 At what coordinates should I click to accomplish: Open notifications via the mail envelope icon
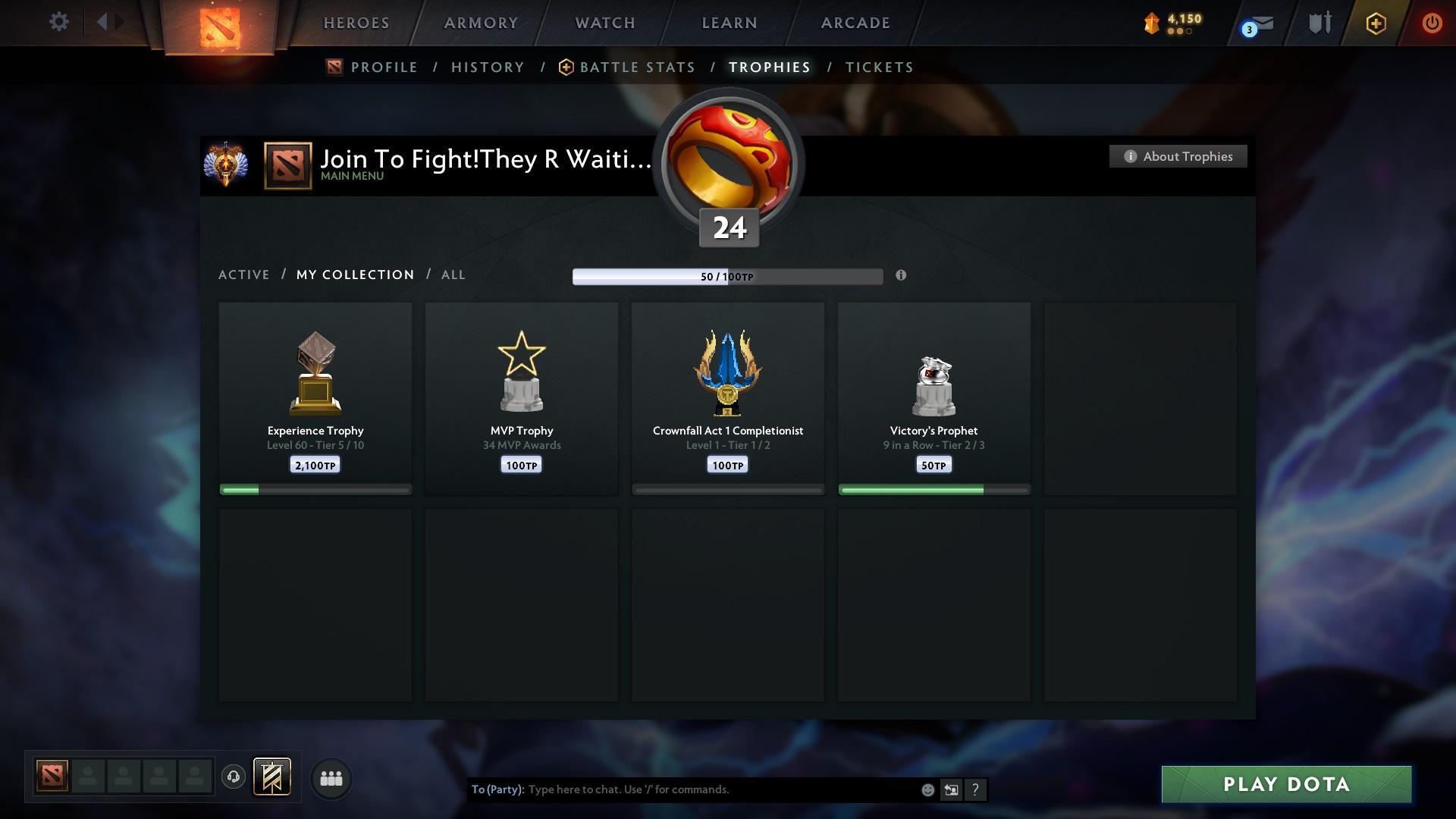pos(1252,23)
